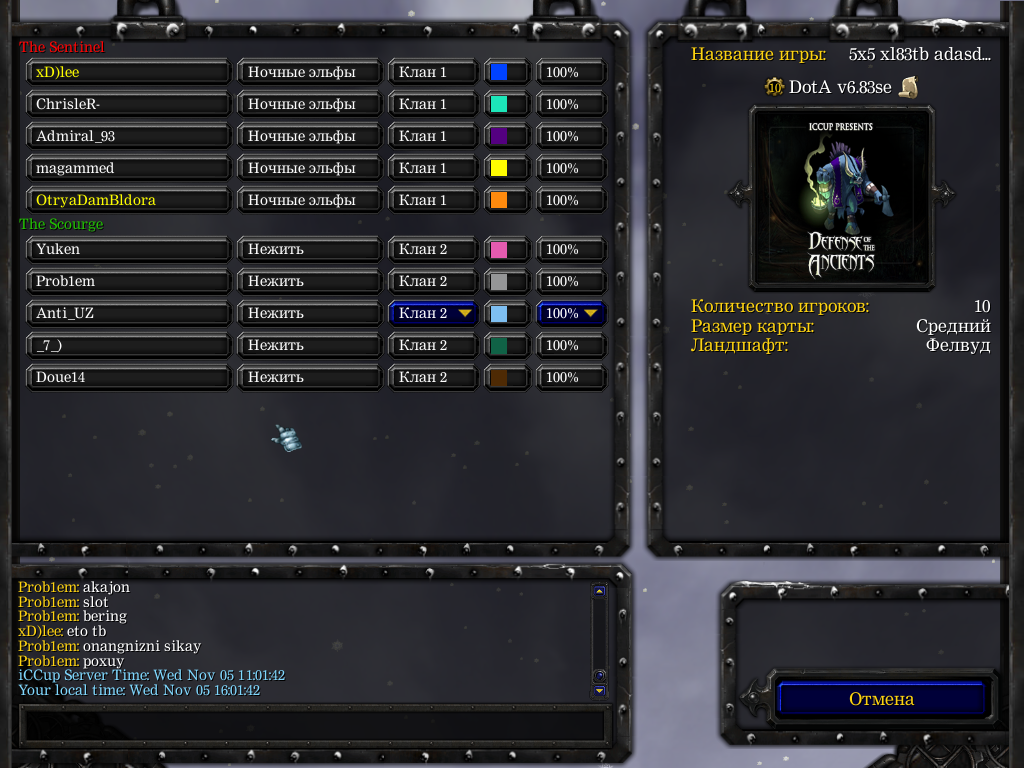This screenshot has height=768, width=1024.
Task: Click the scroll icon beside DotA v6.83se
Action: [x=908, y=87]
